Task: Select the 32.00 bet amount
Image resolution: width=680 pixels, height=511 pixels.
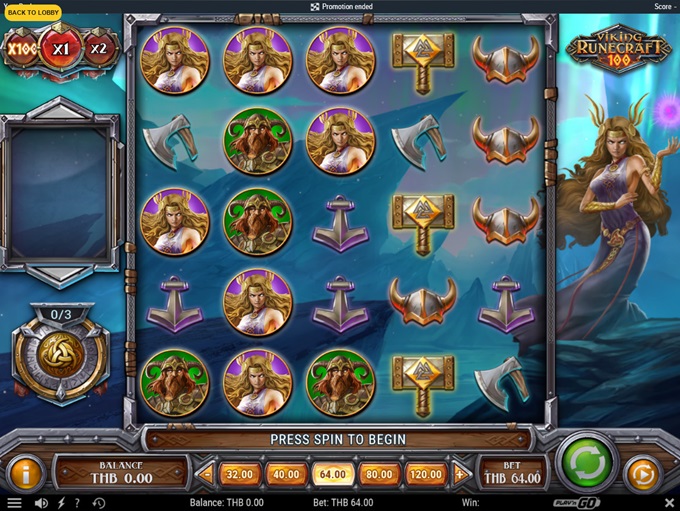Action: [x=240, y=474]
